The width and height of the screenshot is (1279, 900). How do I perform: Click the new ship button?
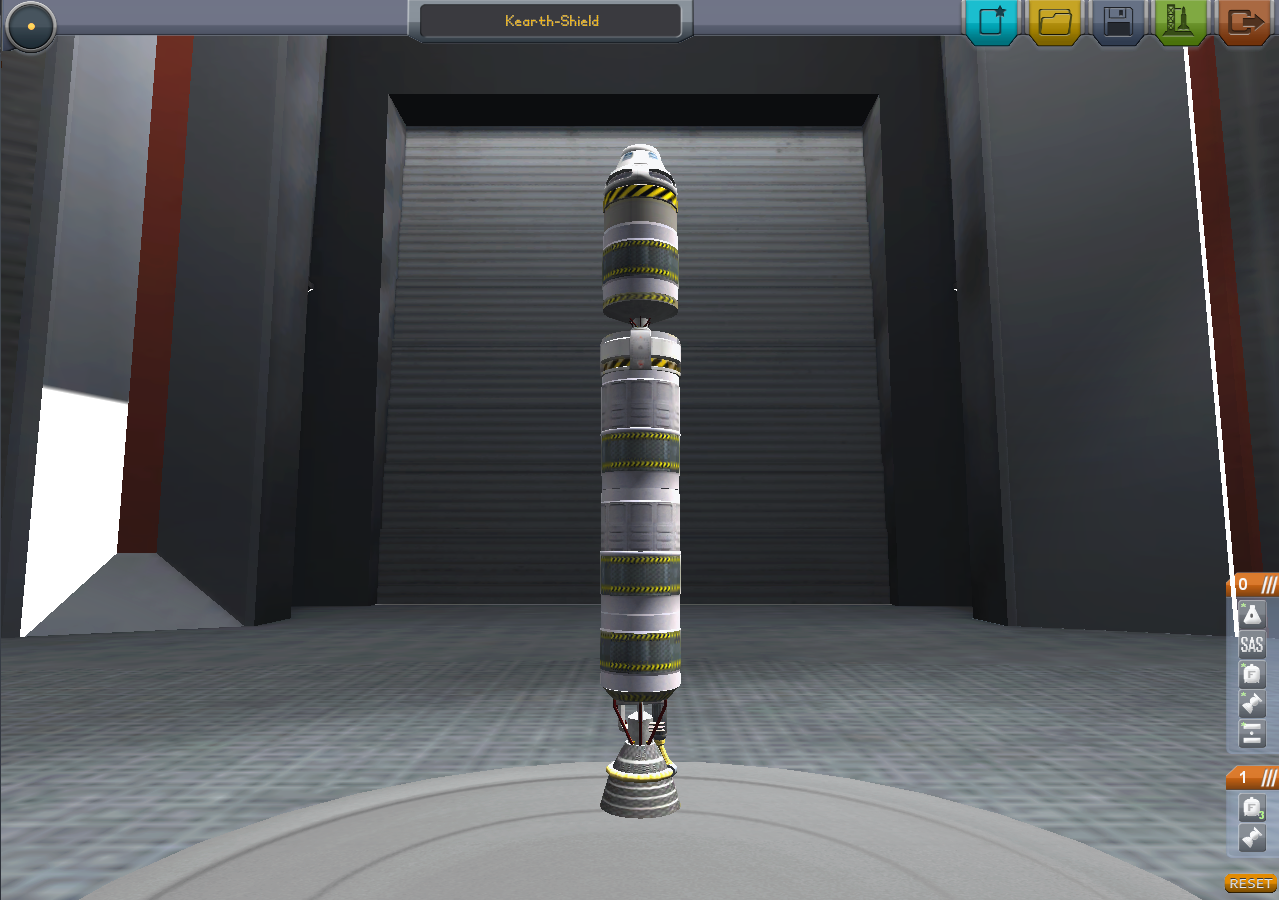(991, 22)
